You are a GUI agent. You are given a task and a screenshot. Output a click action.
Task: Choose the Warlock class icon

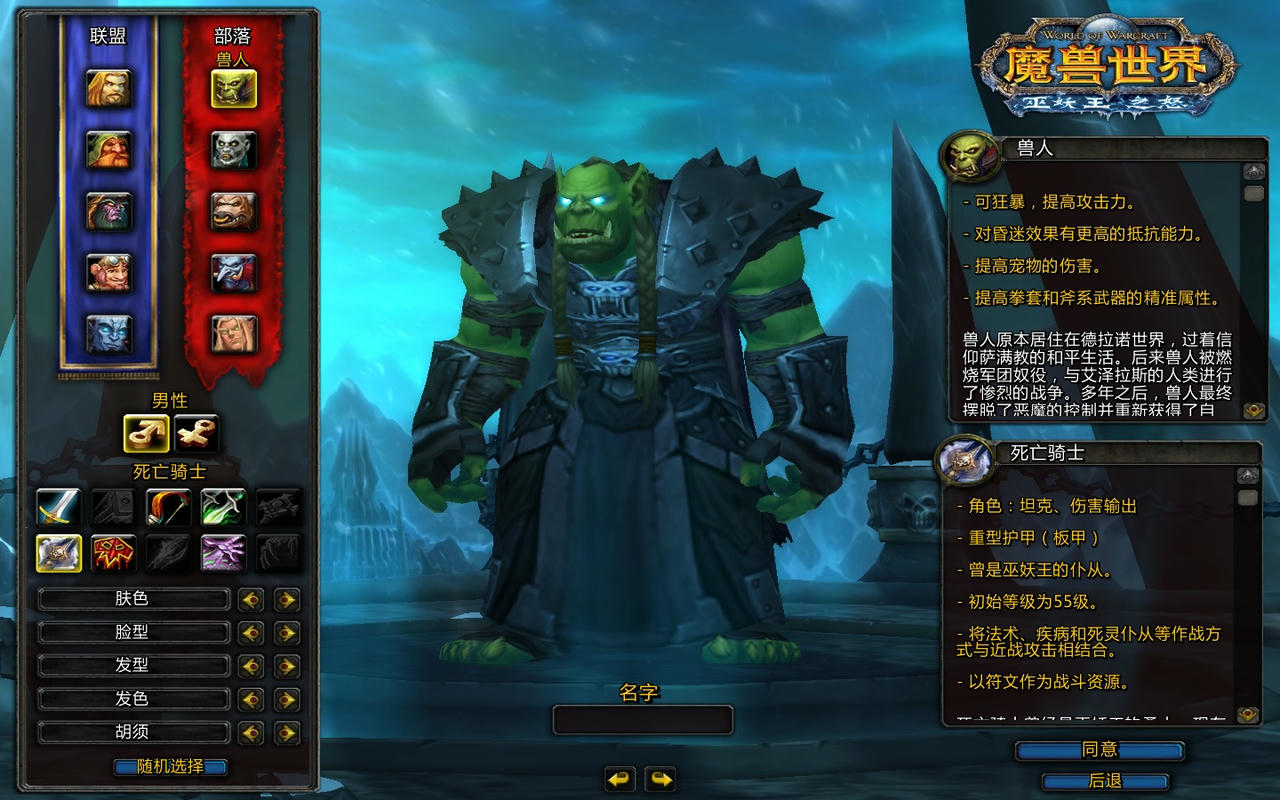[x=223, y=553]
